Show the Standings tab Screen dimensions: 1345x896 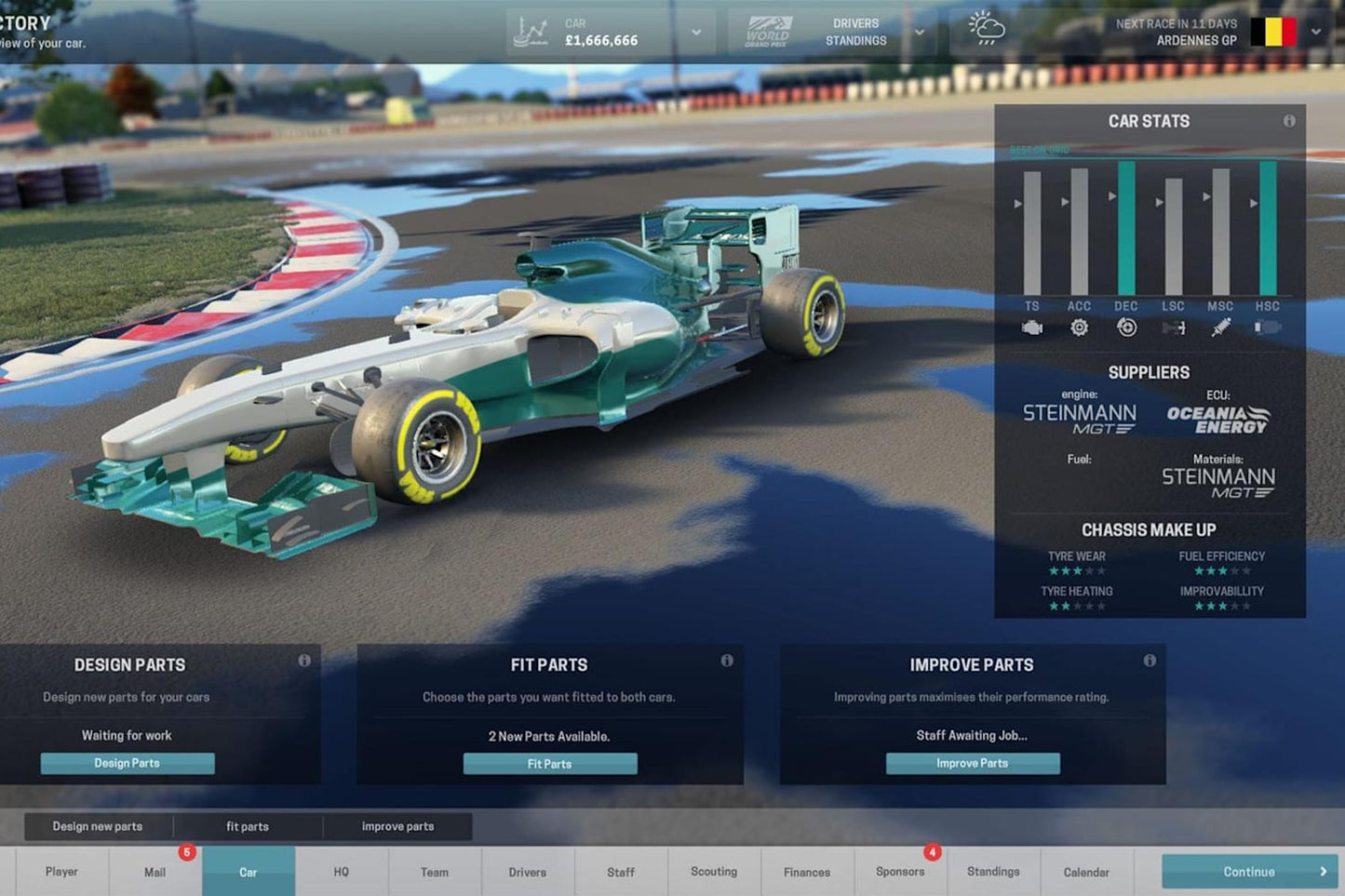(x=993, y=872)
